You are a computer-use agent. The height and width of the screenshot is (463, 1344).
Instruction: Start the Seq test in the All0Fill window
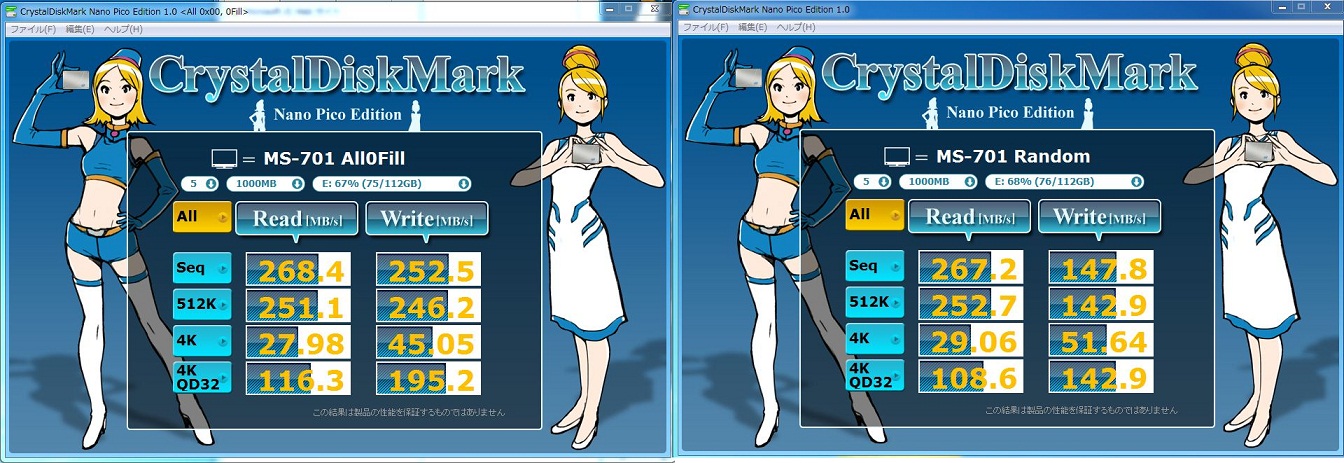[202, 268]
